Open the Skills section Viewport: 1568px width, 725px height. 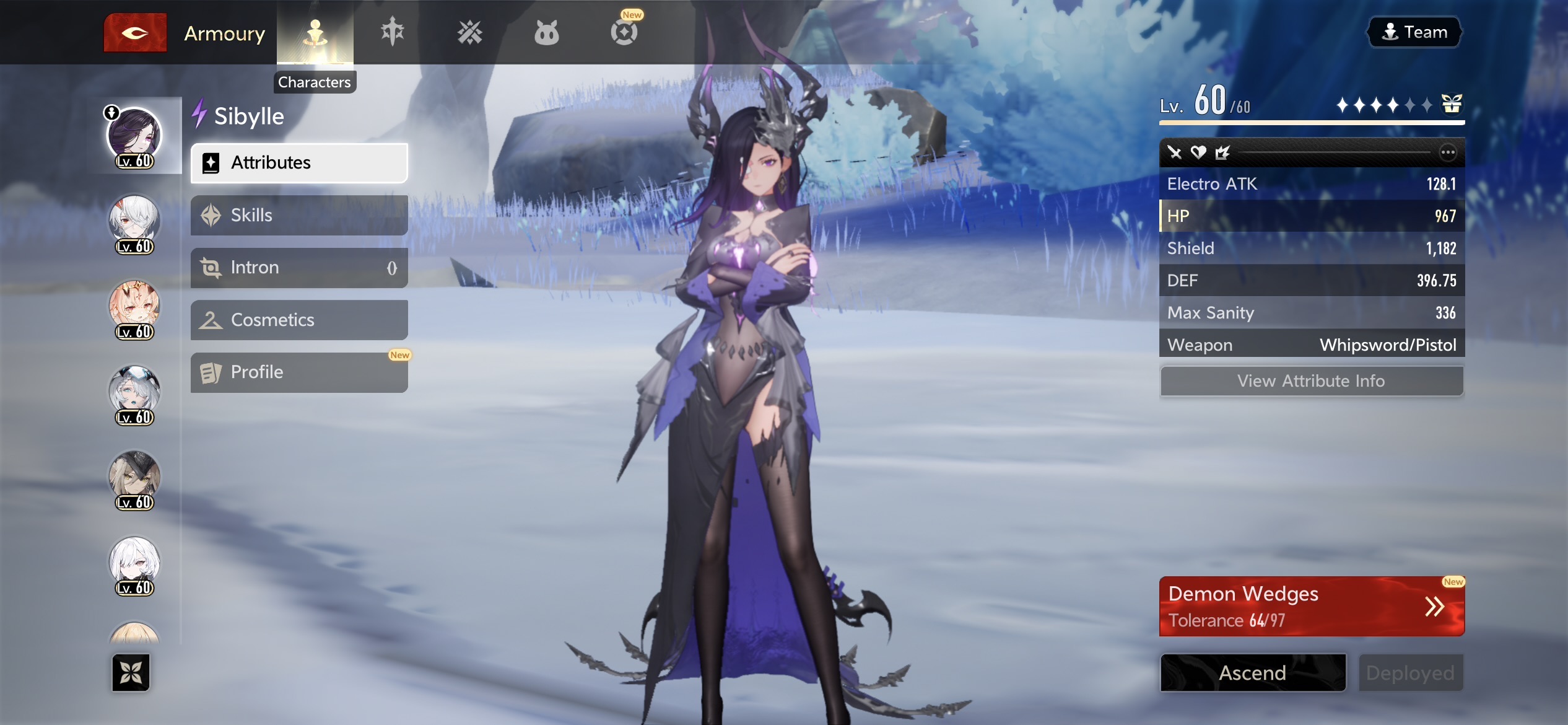299,216
